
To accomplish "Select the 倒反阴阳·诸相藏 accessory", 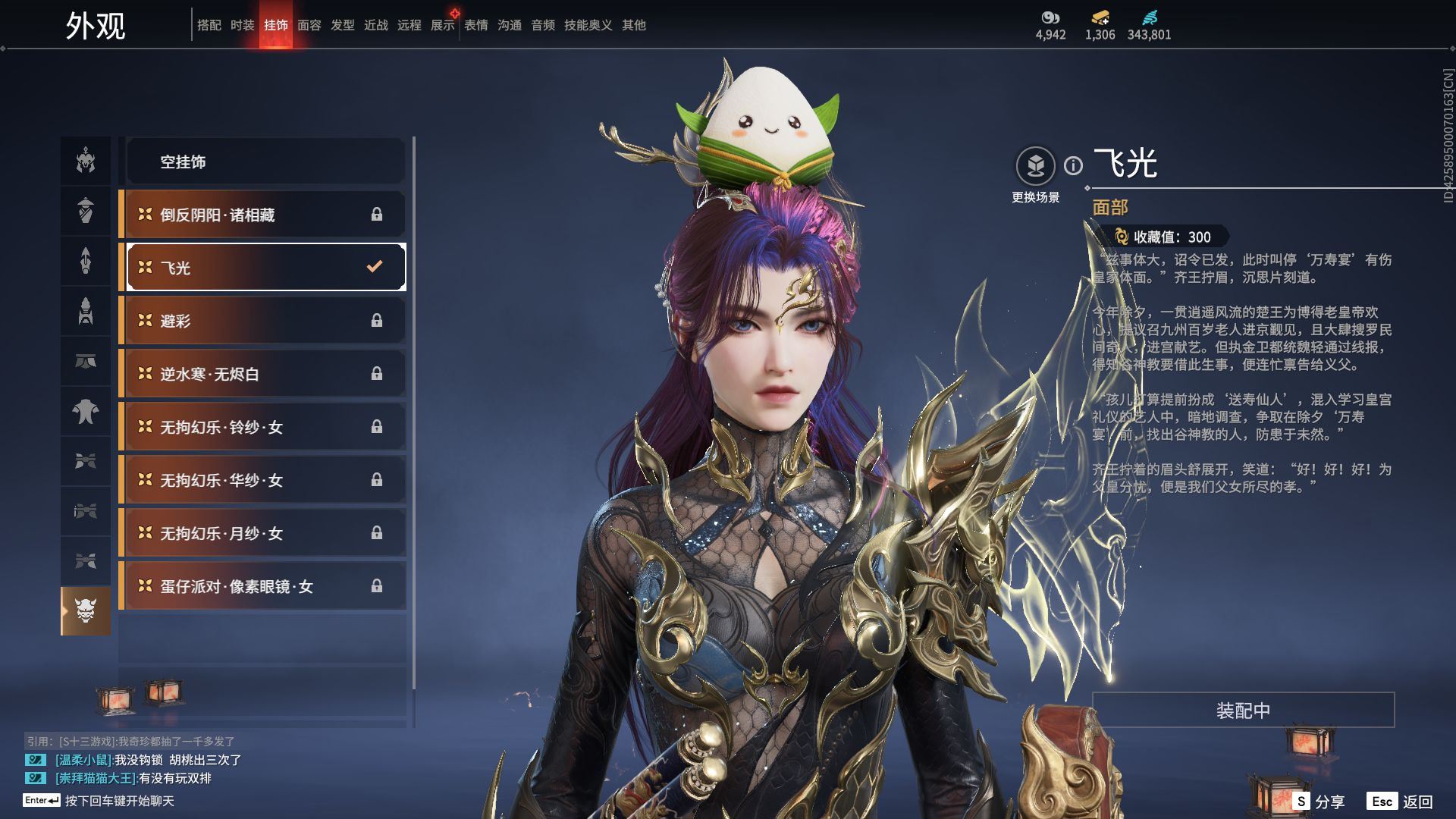I will pyautogui.click(x=265, y=215).
